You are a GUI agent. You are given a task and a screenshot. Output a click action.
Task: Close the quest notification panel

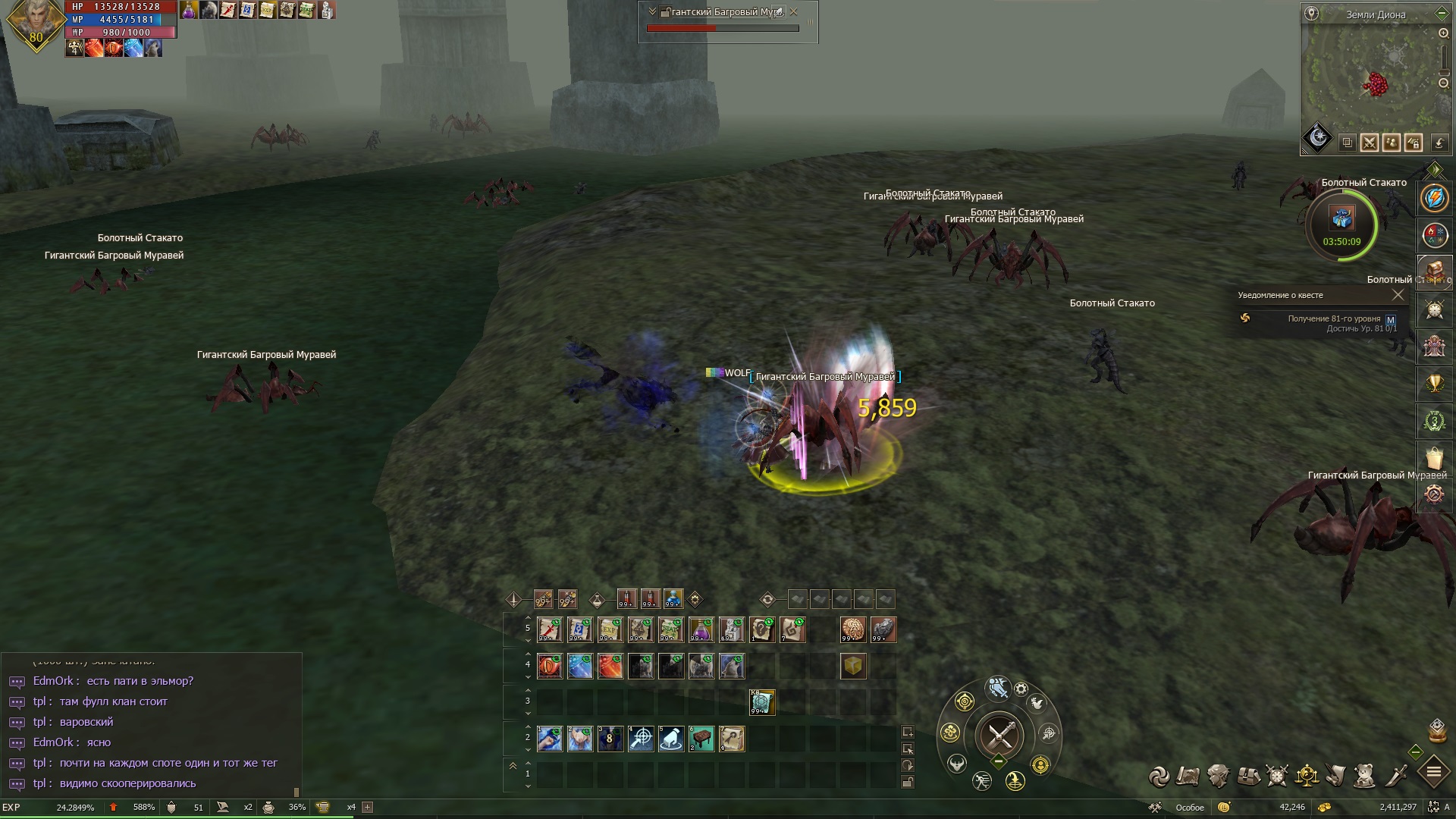1398,295
